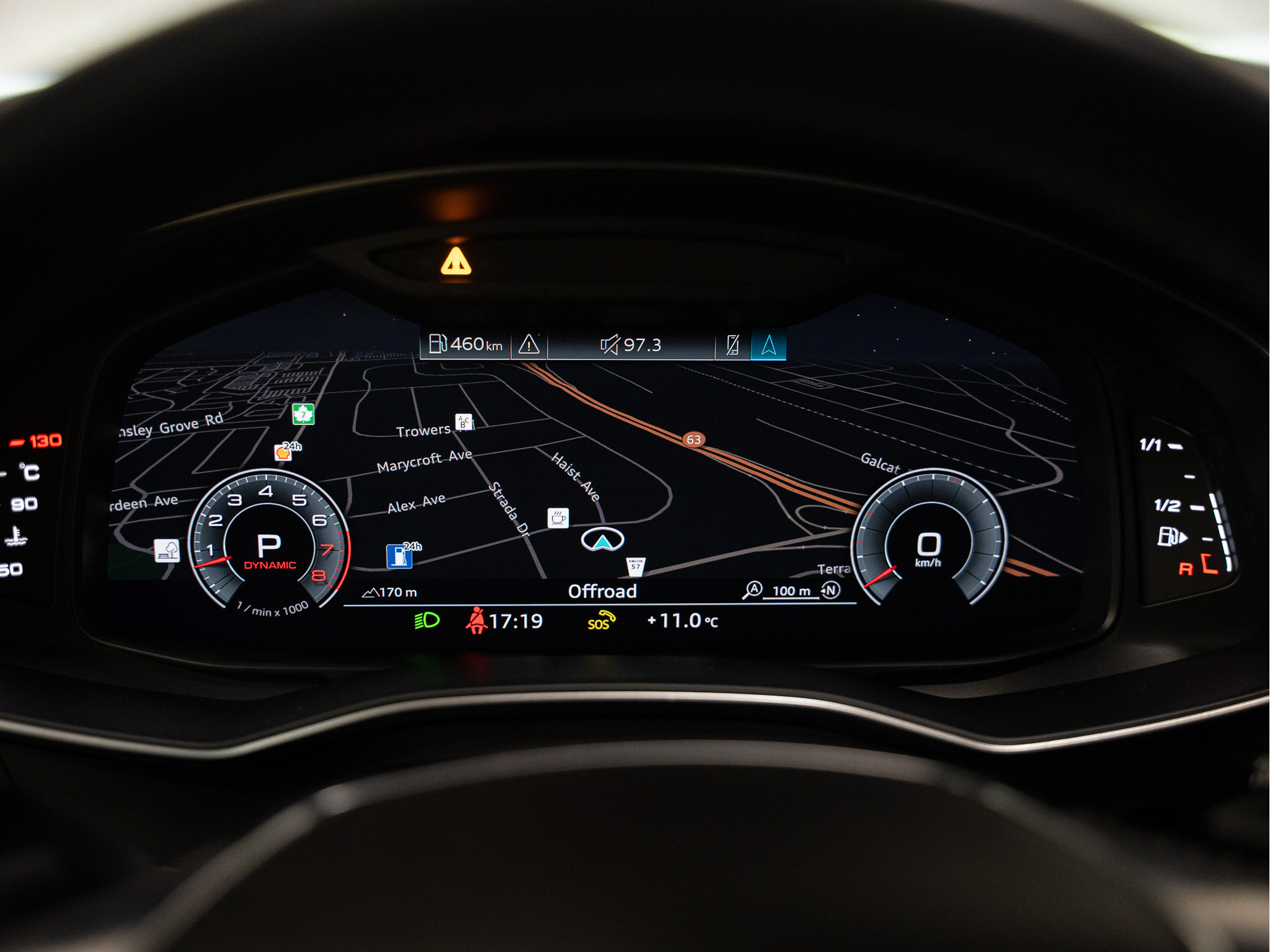Open the phone tab
The height and width of the screenshot is (952, 1270).
click(x=732, y=345)
